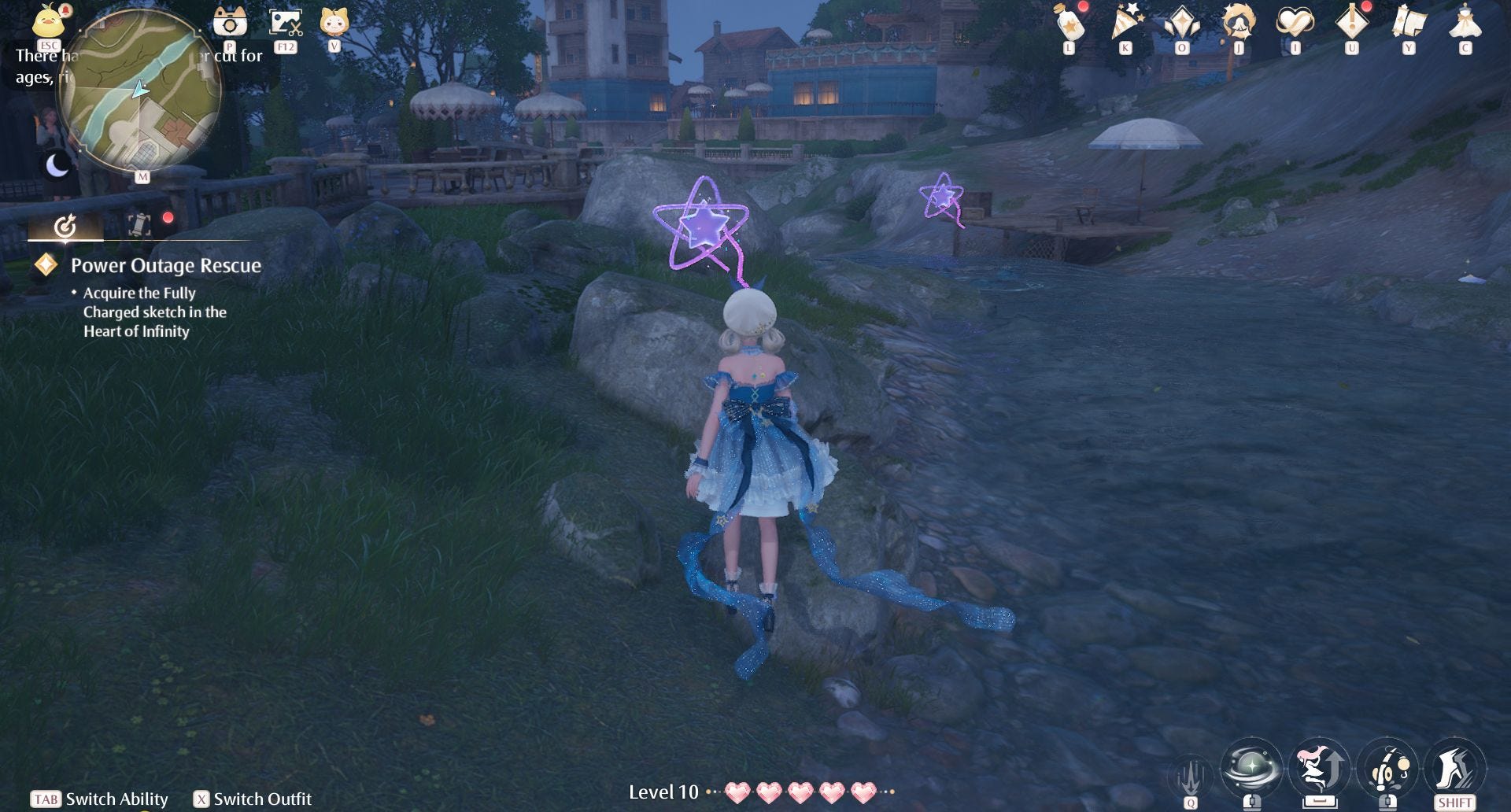Open the swirl-framed figure icon
The image size is (1511, 812).
point(1238,23)
